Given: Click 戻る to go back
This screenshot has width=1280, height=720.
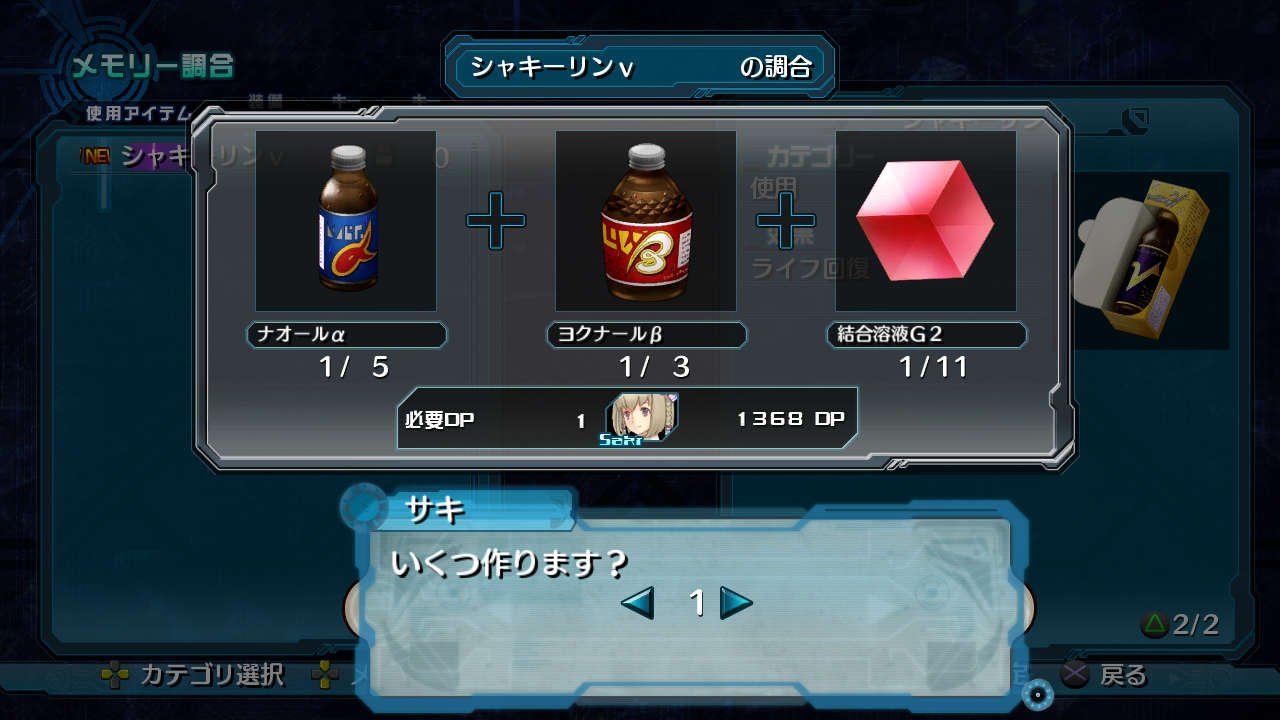Looking at the screenshot, I should pos(1122,675).
